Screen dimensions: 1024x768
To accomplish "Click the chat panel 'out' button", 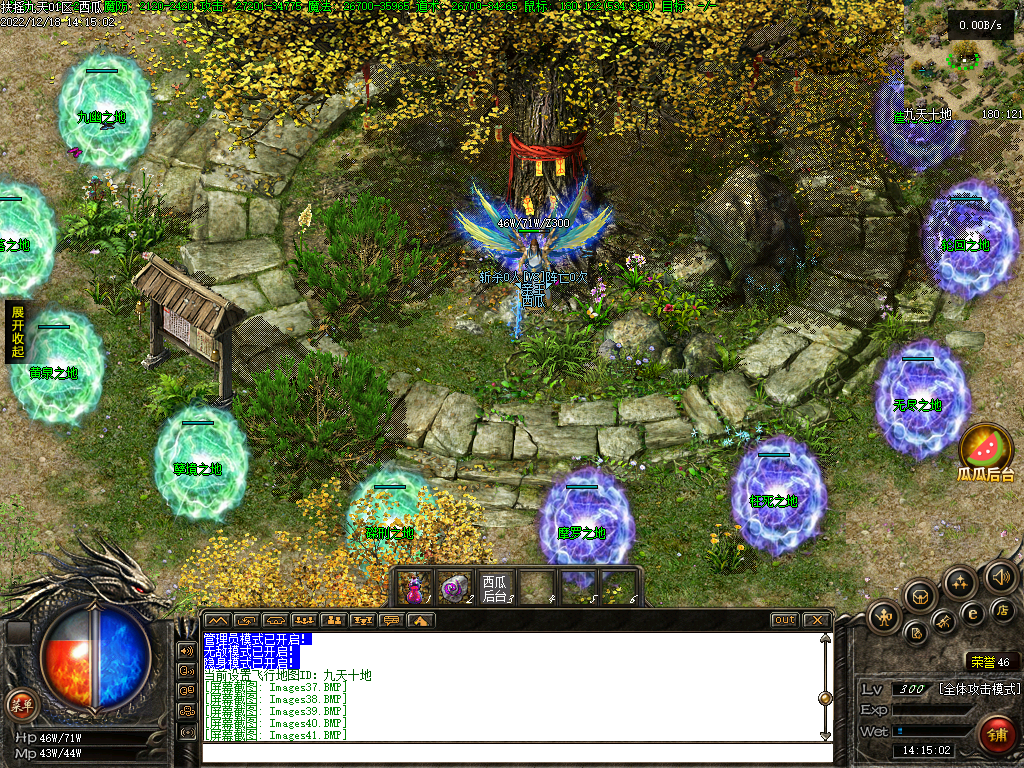I will click(x=785, y=620).
